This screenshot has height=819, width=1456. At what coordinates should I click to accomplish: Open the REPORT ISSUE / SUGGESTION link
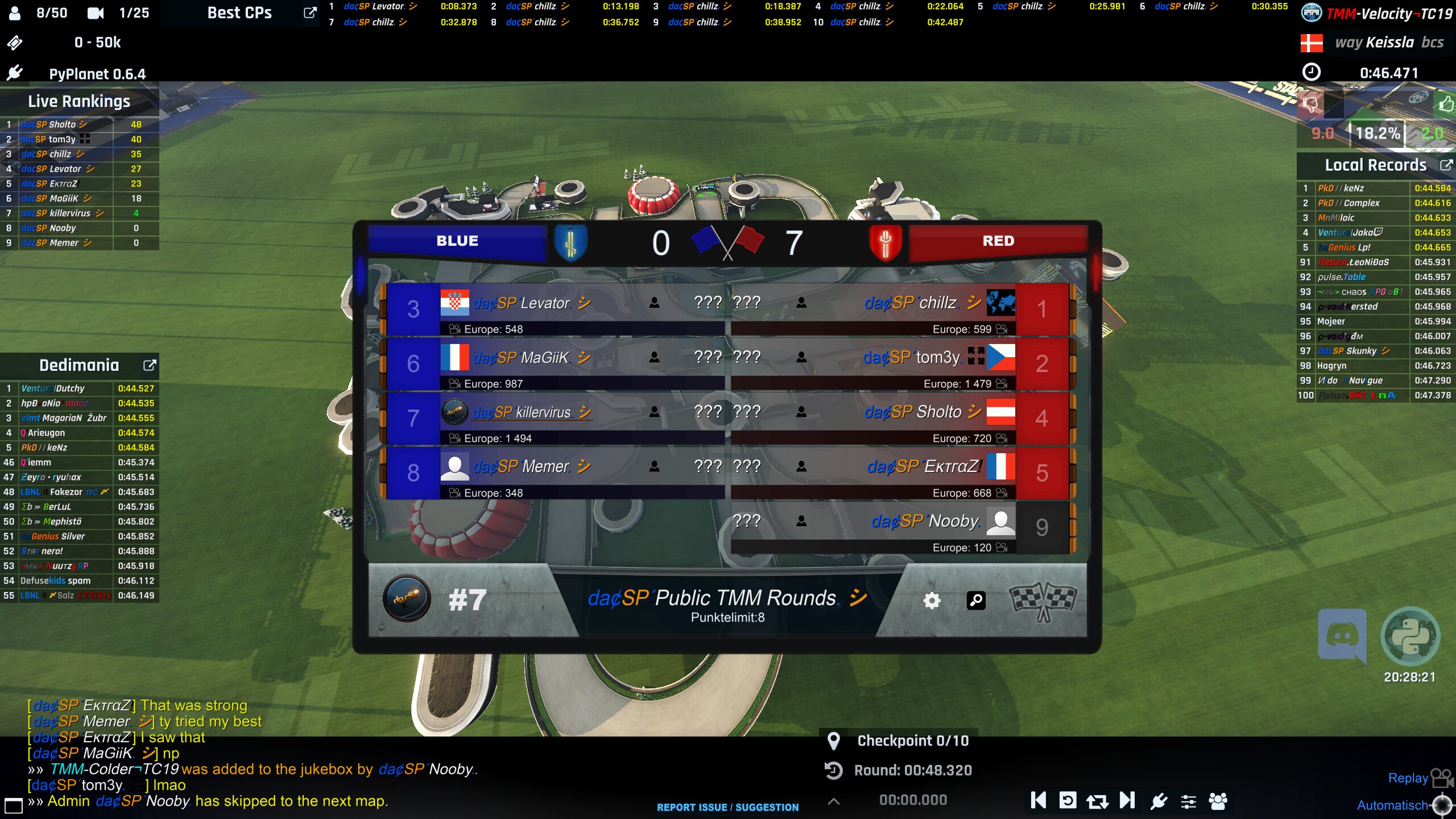point(727,807)
